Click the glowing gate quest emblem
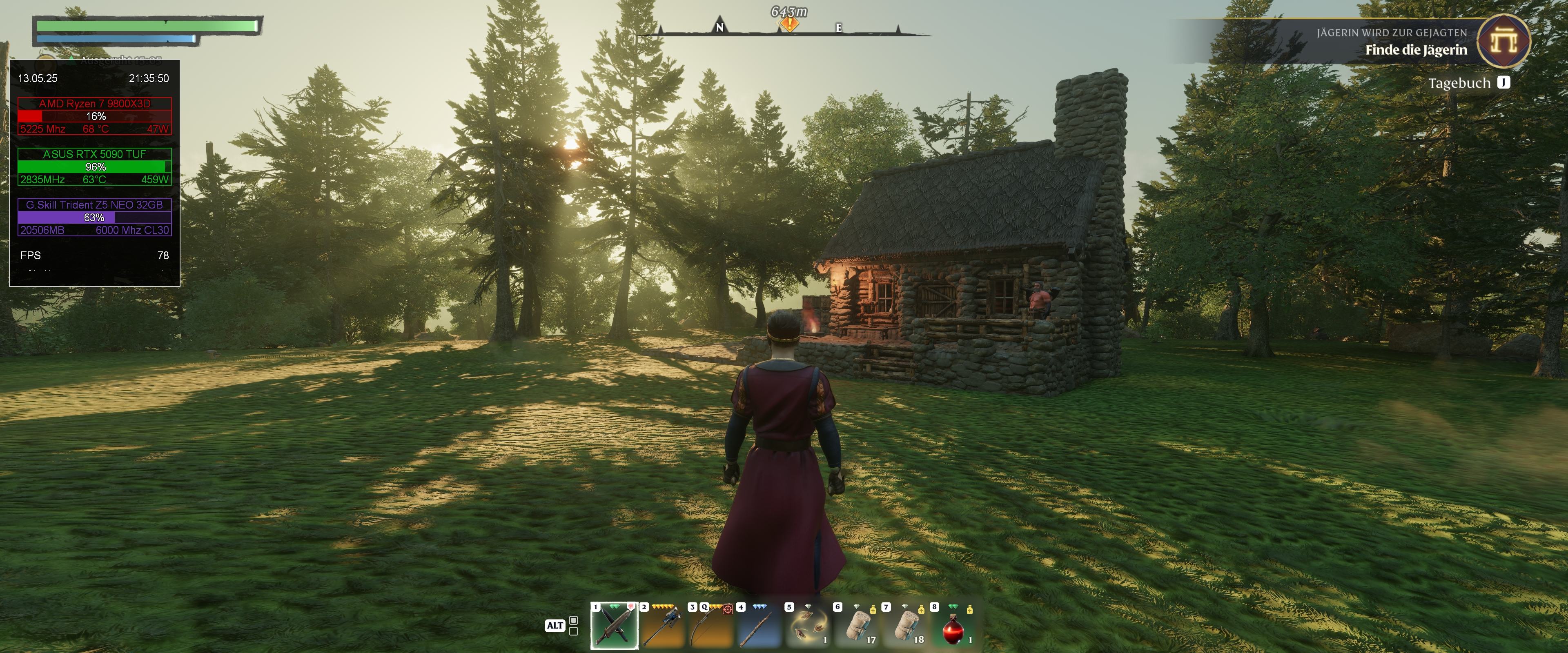The height and width of the screenshot is (653, 1568). 1503,41
